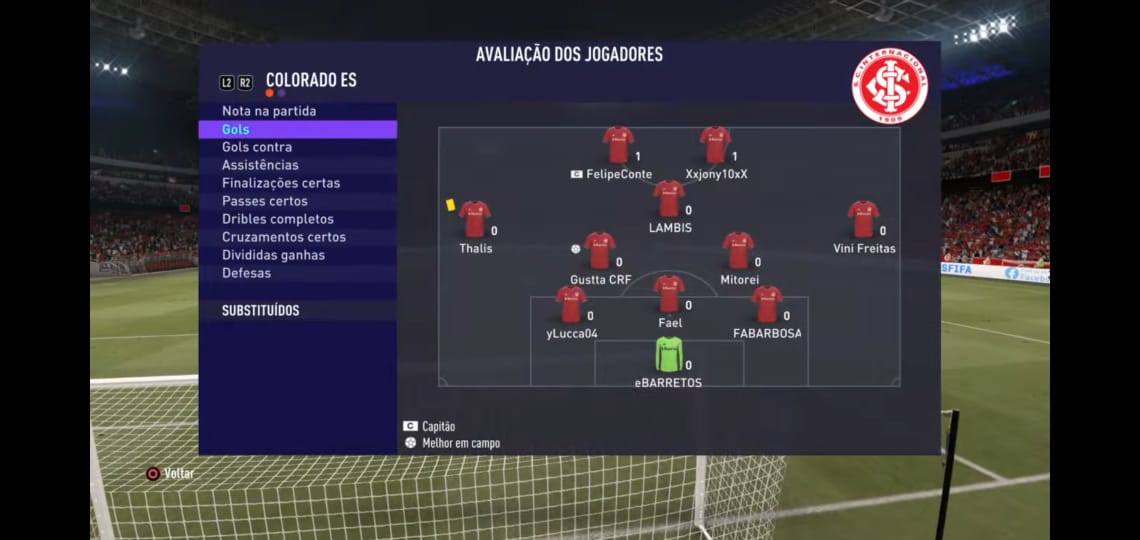
Task: Open the Gols contra stat
Action: click(257, 147)
